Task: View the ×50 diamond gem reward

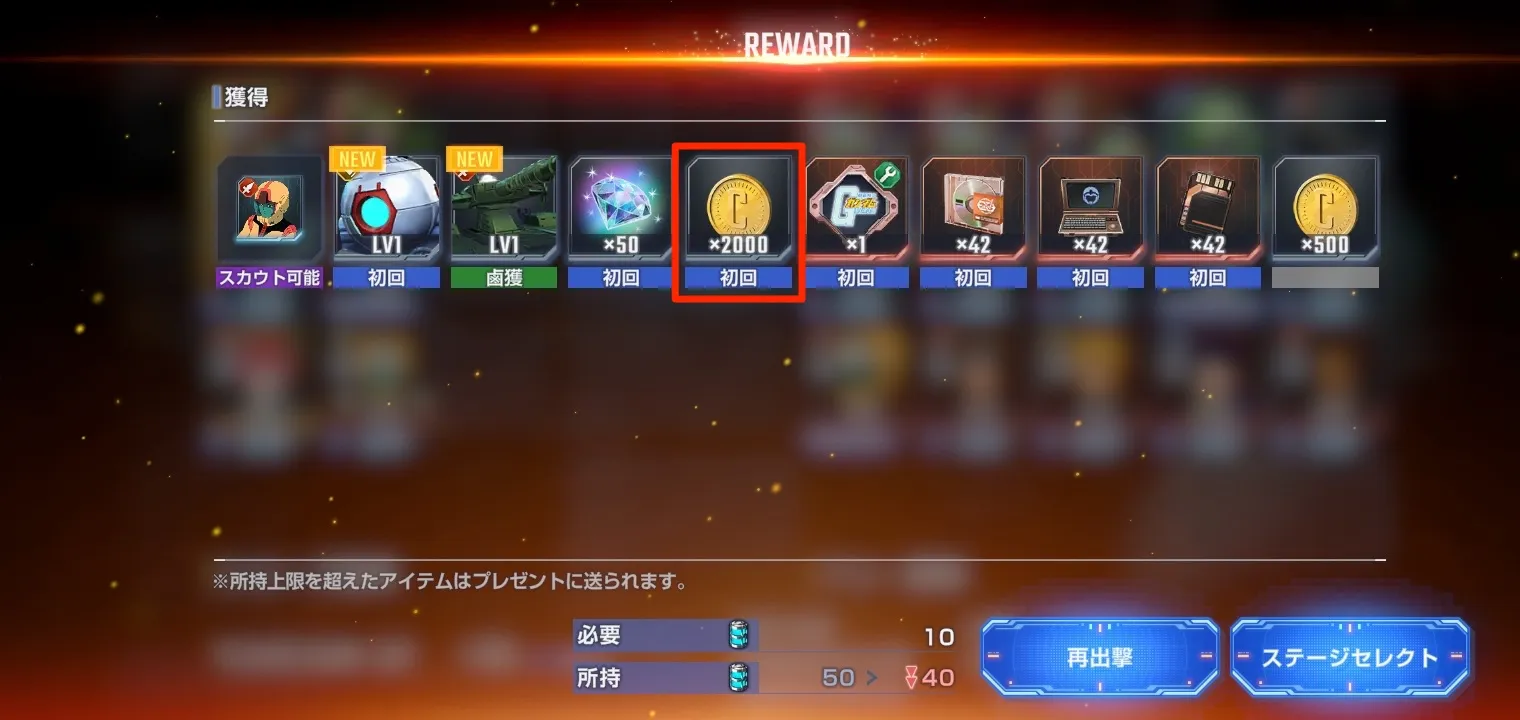Action: pyautogui.click(x=620, y=210)
